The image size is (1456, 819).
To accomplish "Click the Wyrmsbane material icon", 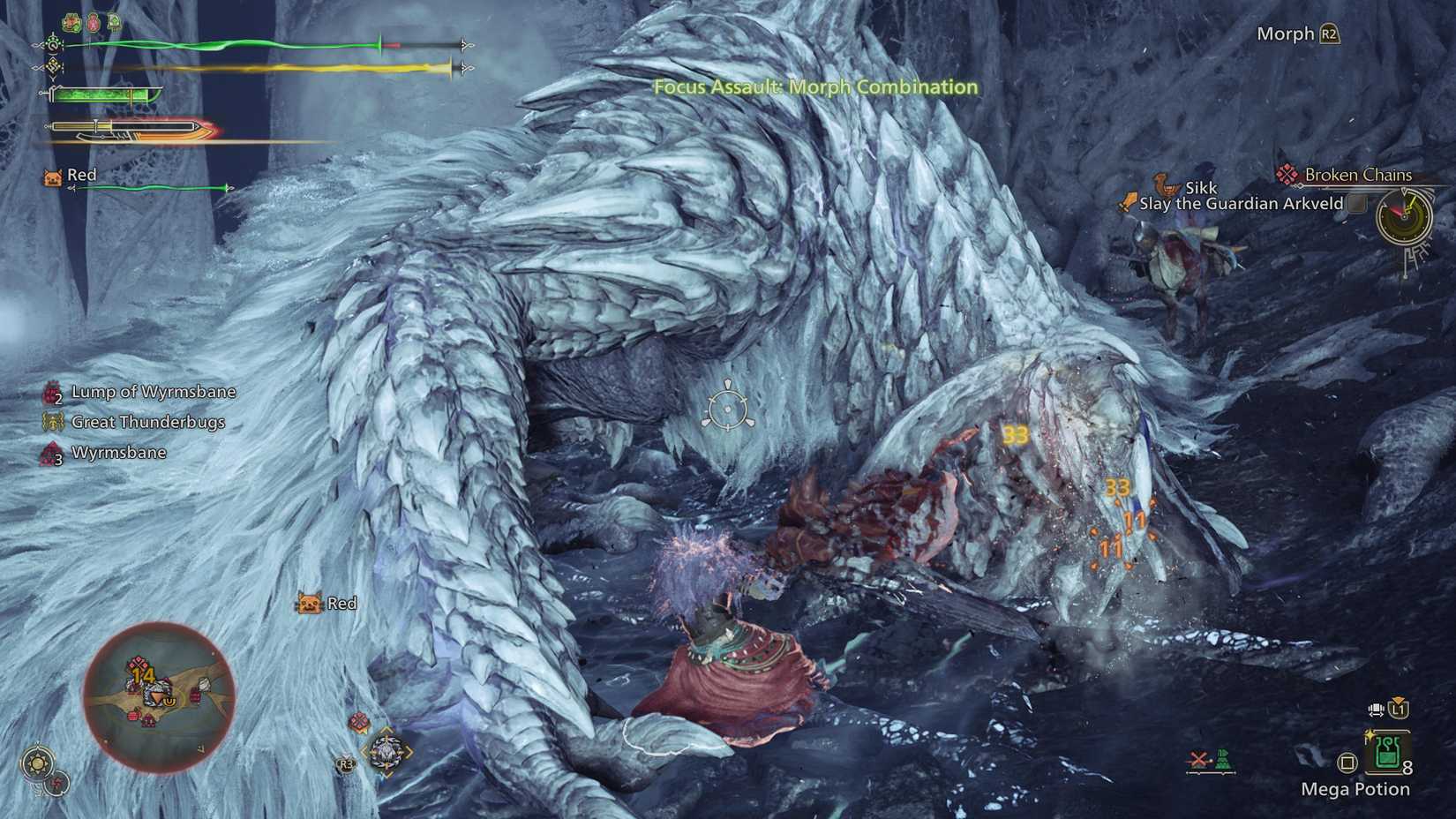I will point(50,453).
